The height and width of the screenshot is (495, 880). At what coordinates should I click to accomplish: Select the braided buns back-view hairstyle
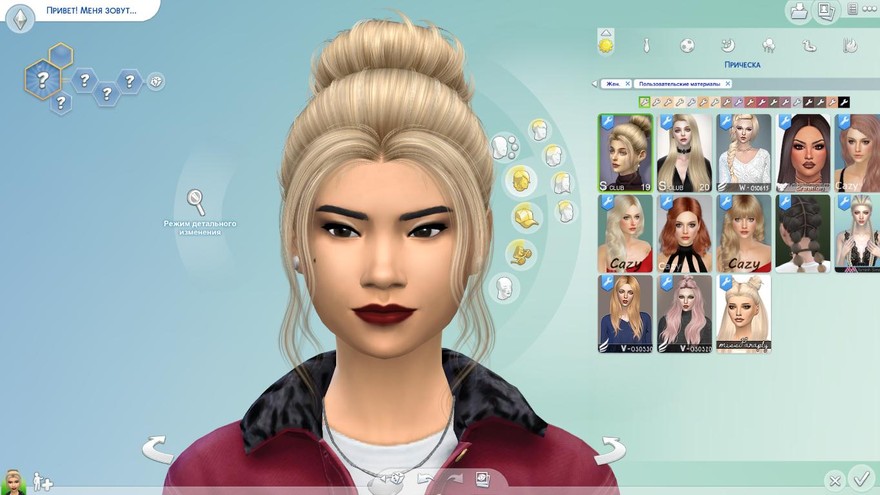point(802,233)
